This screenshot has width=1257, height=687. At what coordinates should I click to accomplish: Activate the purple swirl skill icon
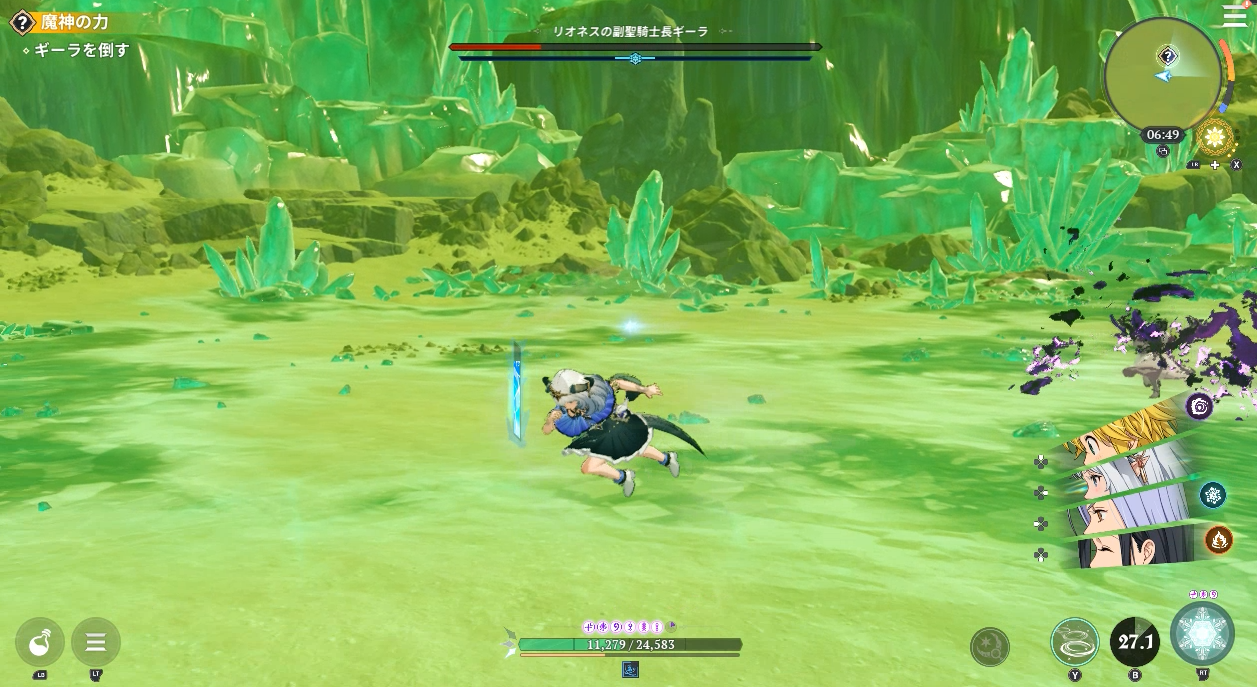[x=1199, y=406]
